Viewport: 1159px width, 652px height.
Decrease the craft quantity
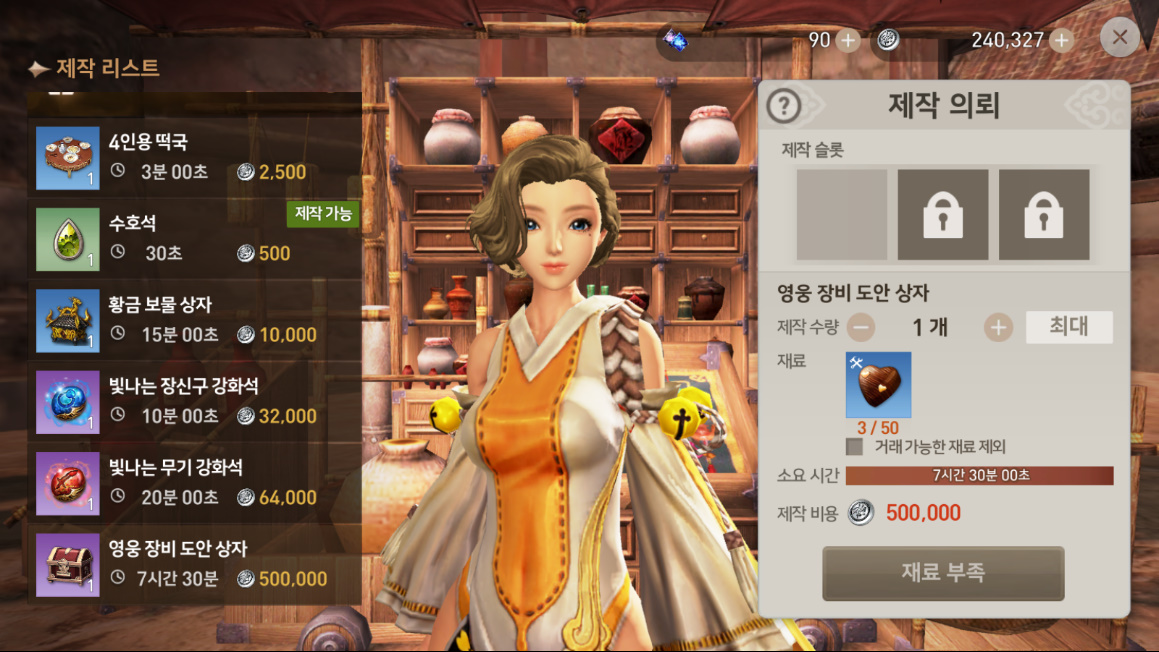[860, 327]
